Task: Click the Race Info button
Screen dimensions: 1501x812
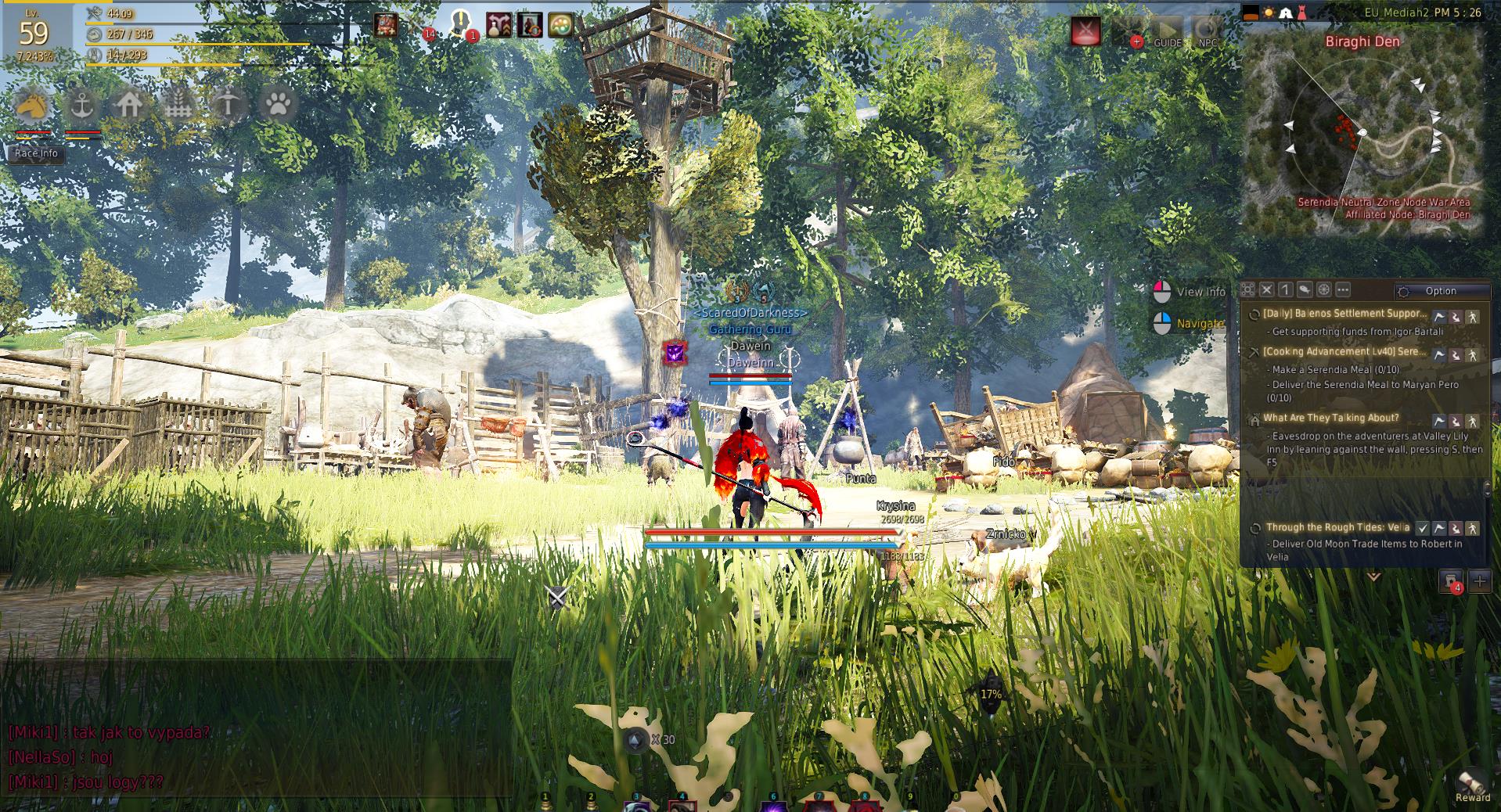Action: [36, 153]
